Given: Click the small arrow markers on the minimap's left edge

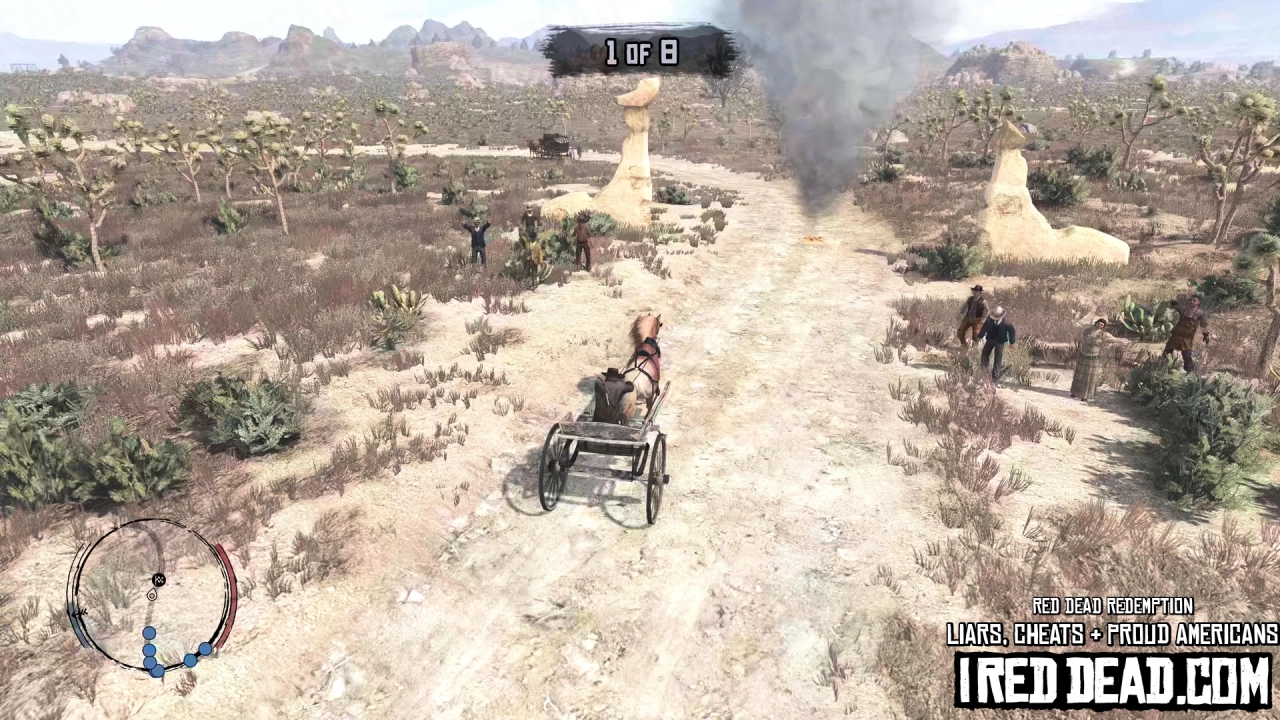Looking at the screenshot, I should click(x=81, y=612).
